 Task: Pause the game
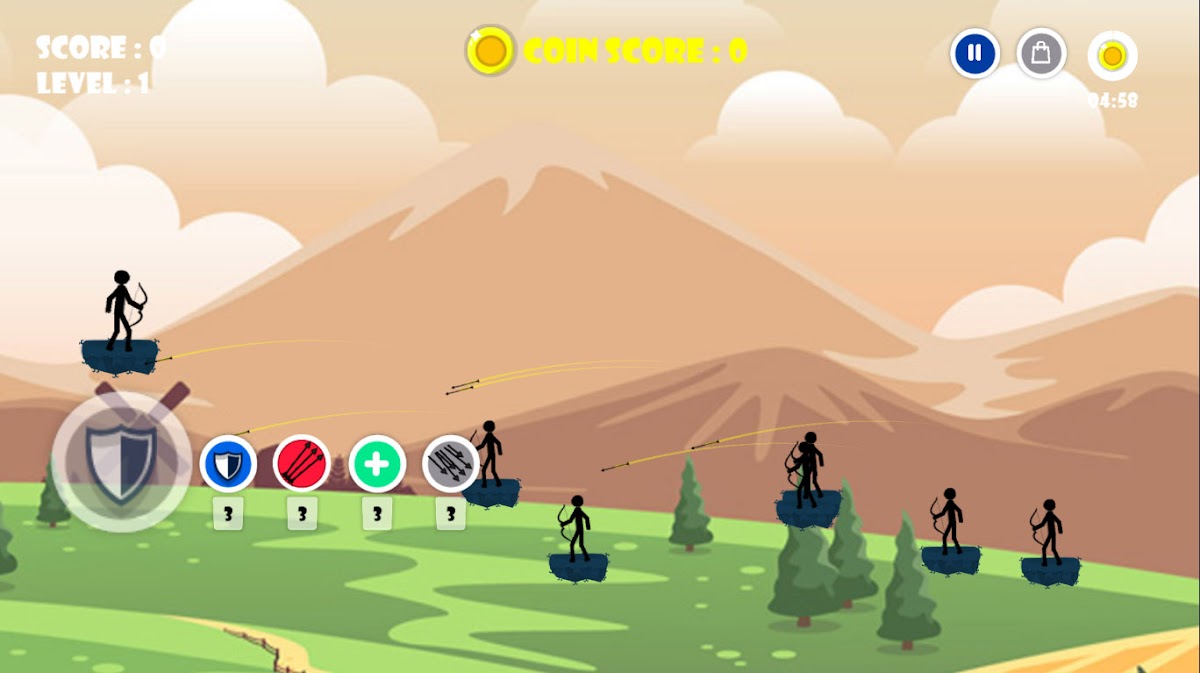[975, 53]
